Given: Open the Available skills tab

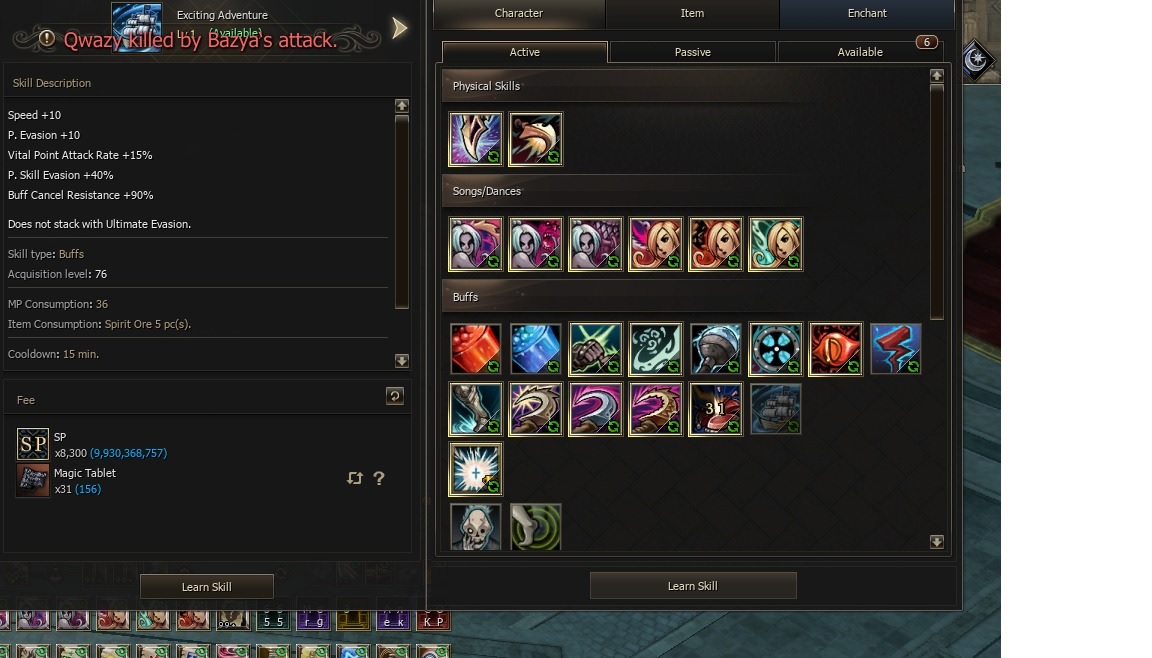Looking at the screenshot, I should [x=860, y=52].
